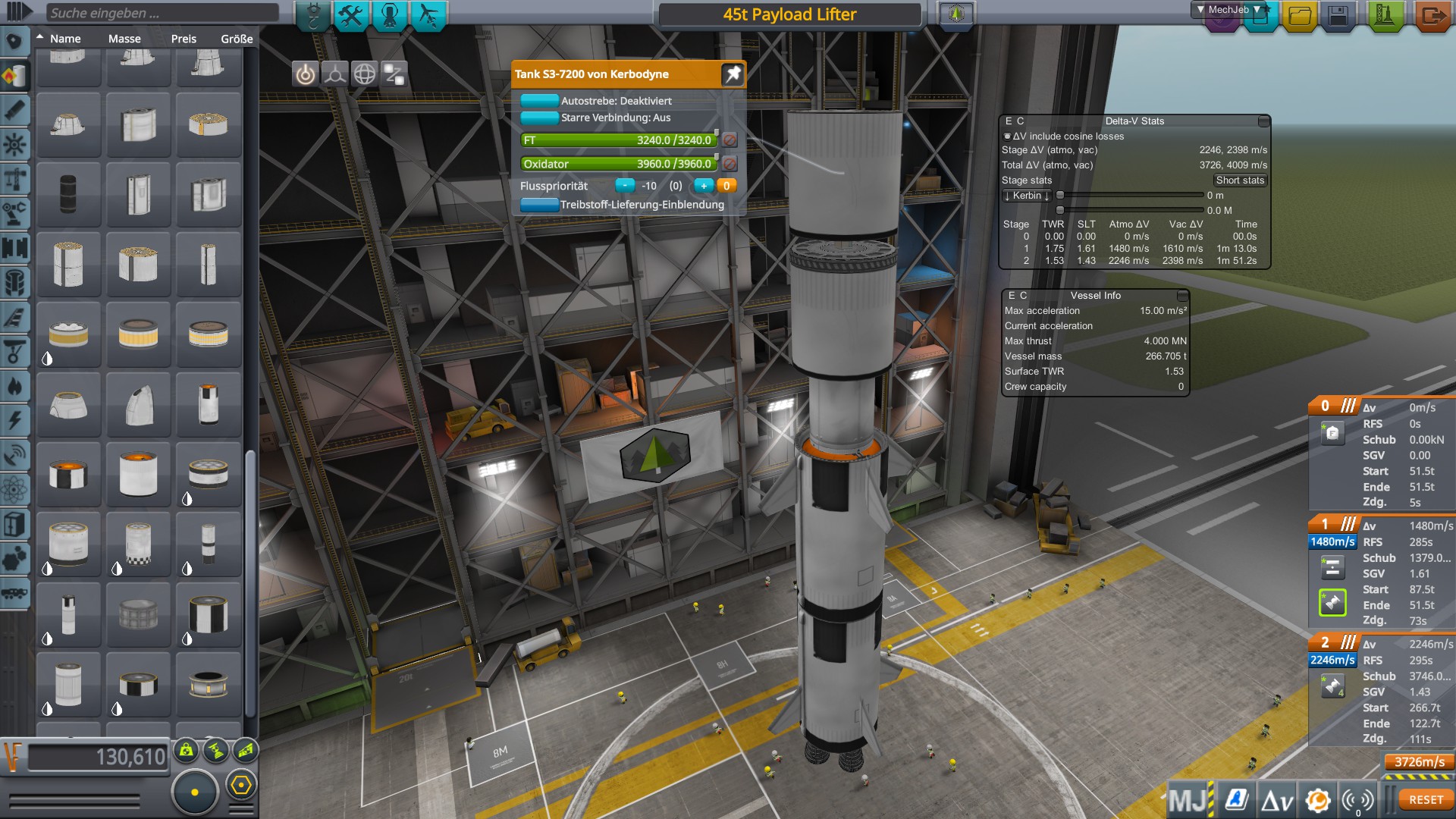Screen dimensions: 1456x819
Task: Open the Kerbin body selector
Action: click(1027, 196)
